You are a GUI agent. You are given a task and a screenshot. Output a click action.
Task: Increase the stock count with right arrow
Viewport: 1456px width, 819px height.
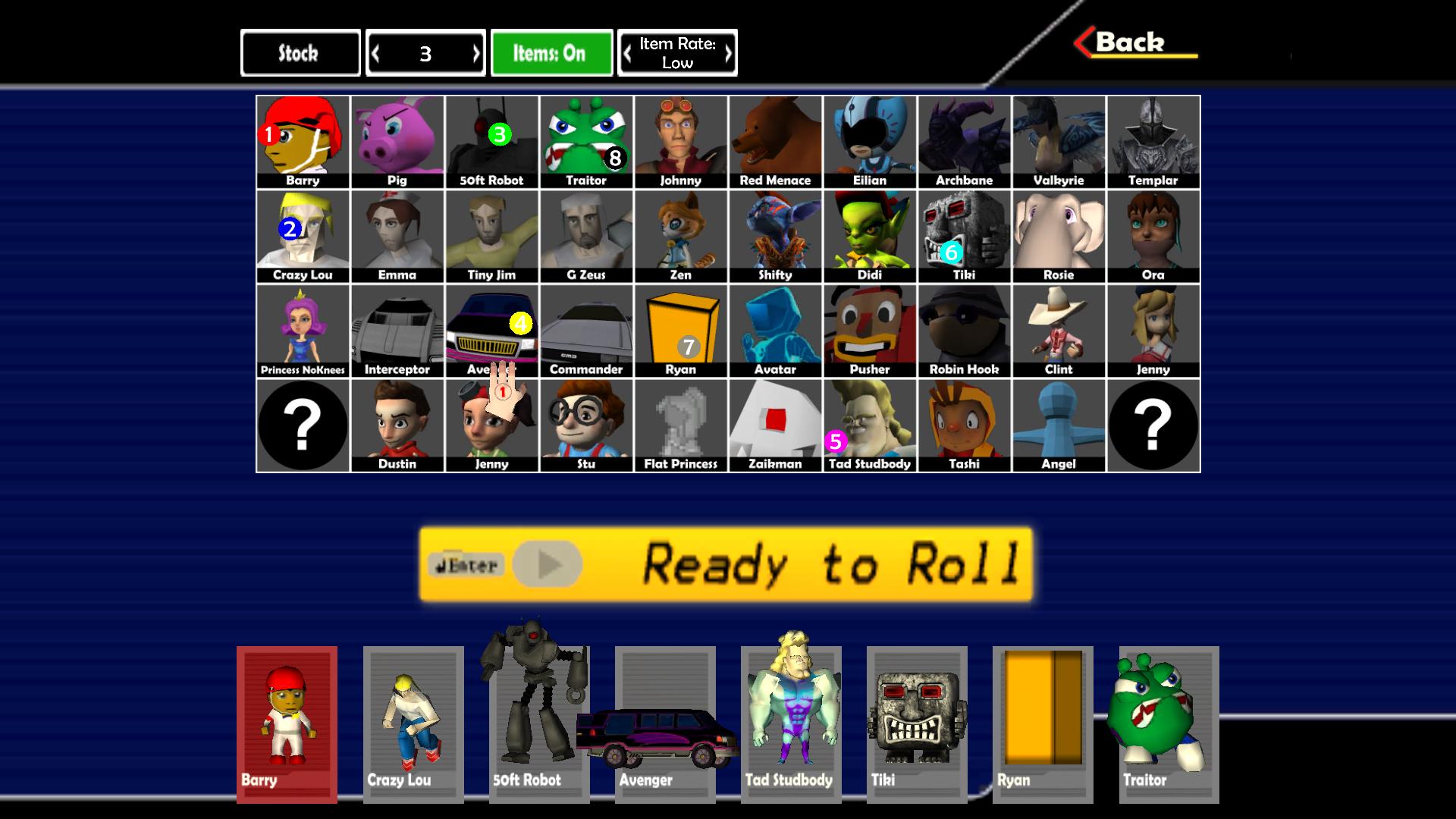point(475,54)
